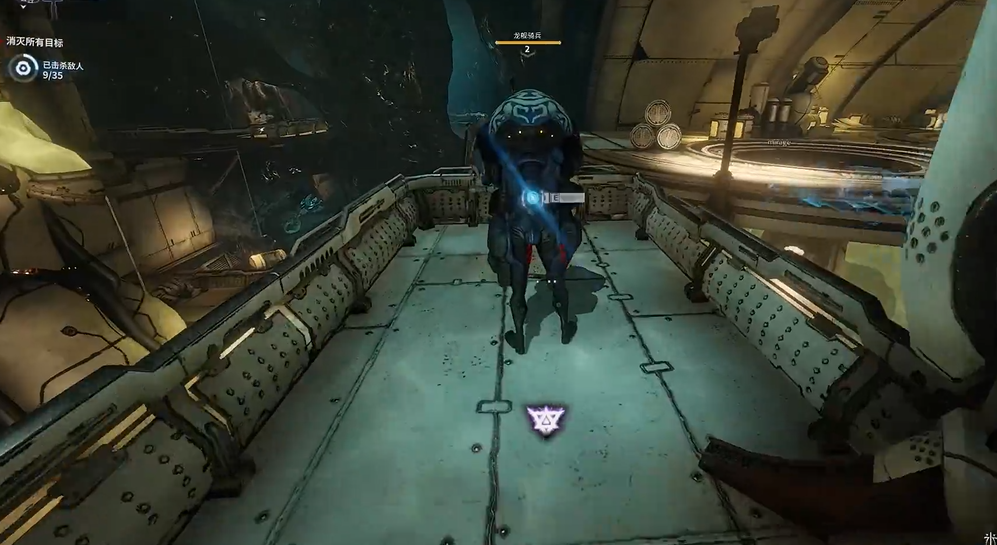Click the kill objective tracker icon
The height and width of the screenshot is (545, 997).
coord(23,68)
